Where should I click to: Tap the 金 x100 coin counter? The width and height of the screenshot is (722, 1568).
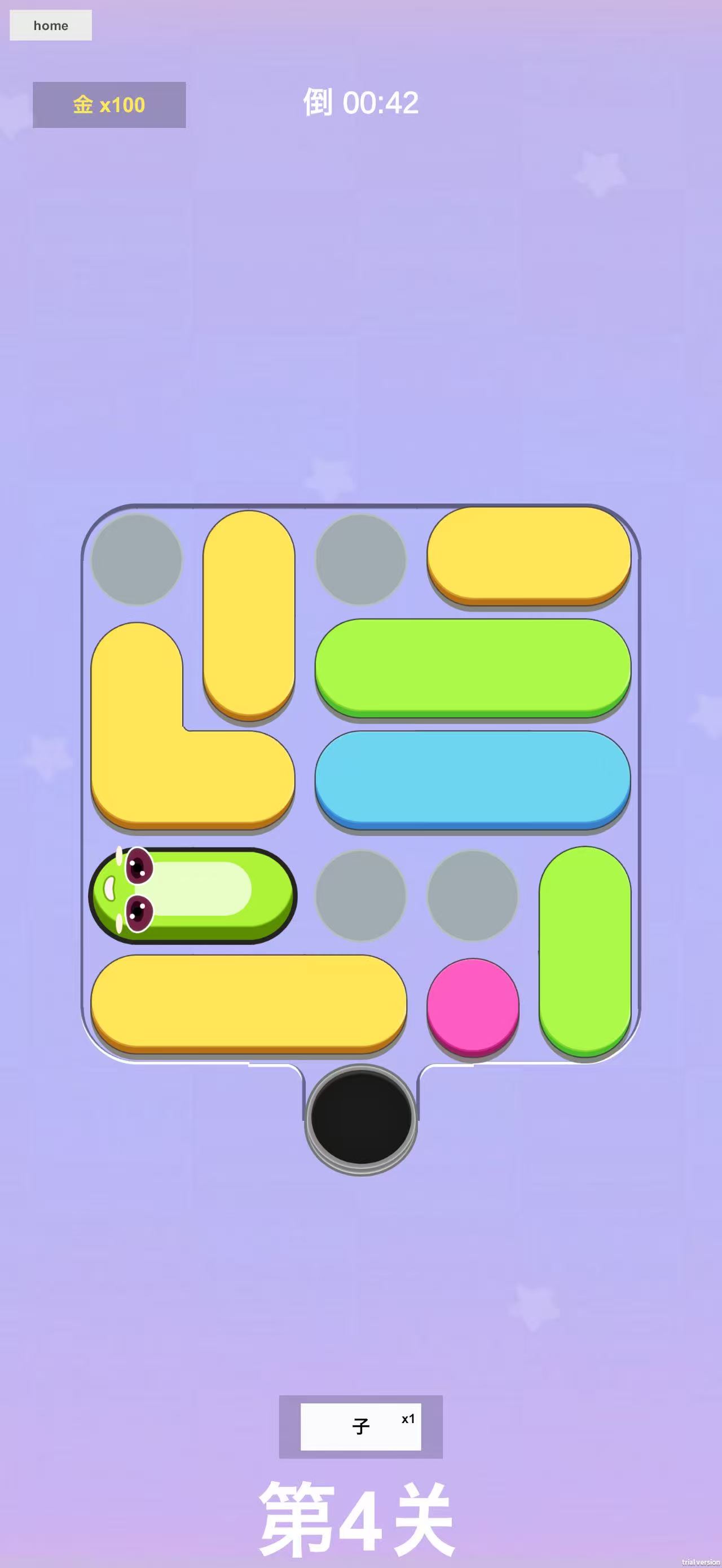click(x=108, y=105)
